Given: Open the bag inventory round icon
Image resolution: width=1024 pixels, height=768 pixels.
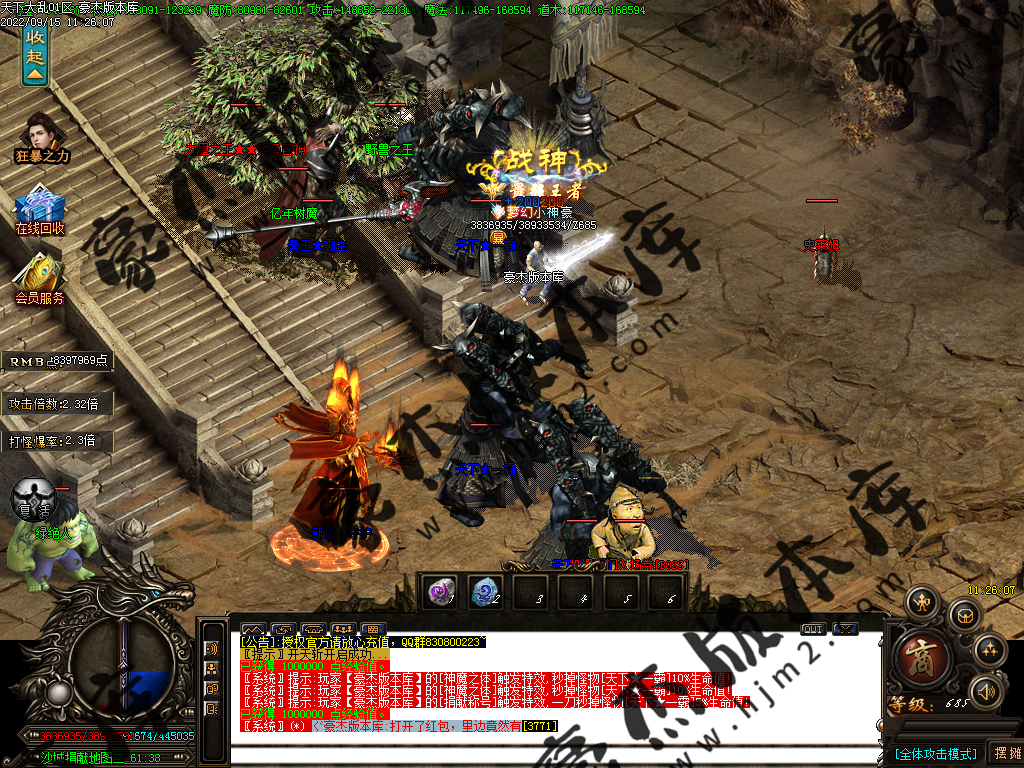Looking at the screenshot, I should 964,614.
